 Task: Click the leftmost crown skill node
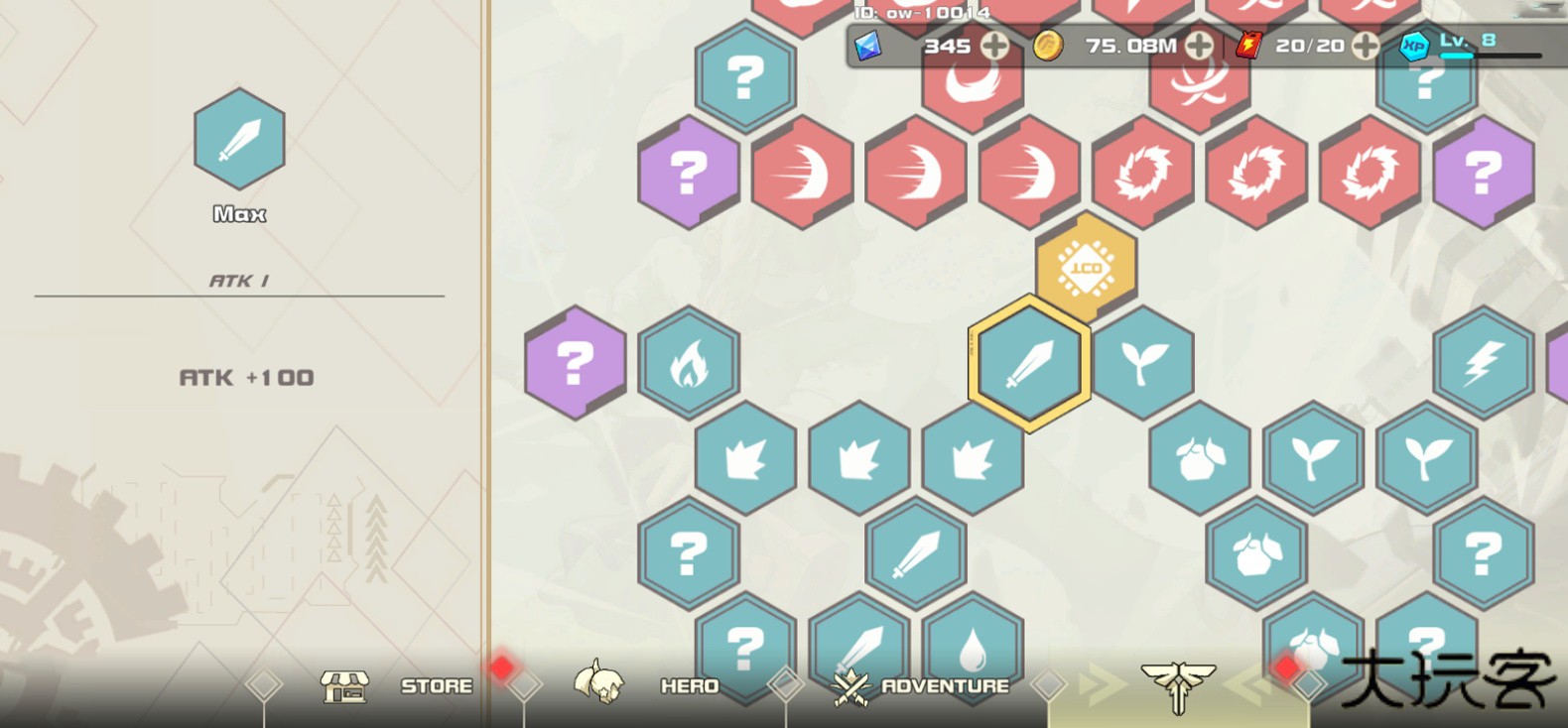745,457
